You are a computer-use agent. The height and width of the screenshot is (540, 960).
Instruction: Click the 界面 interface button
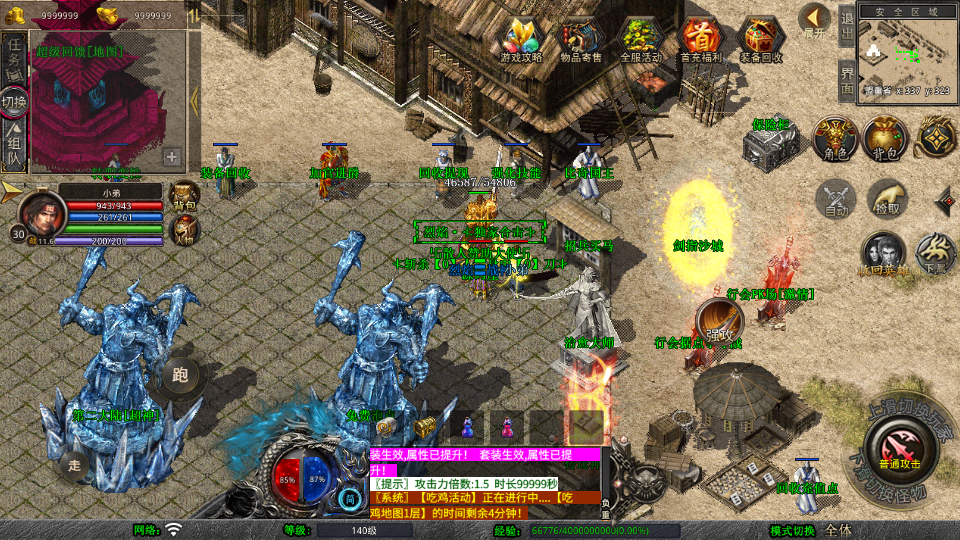pyautogui.click(x=847, y=81)
